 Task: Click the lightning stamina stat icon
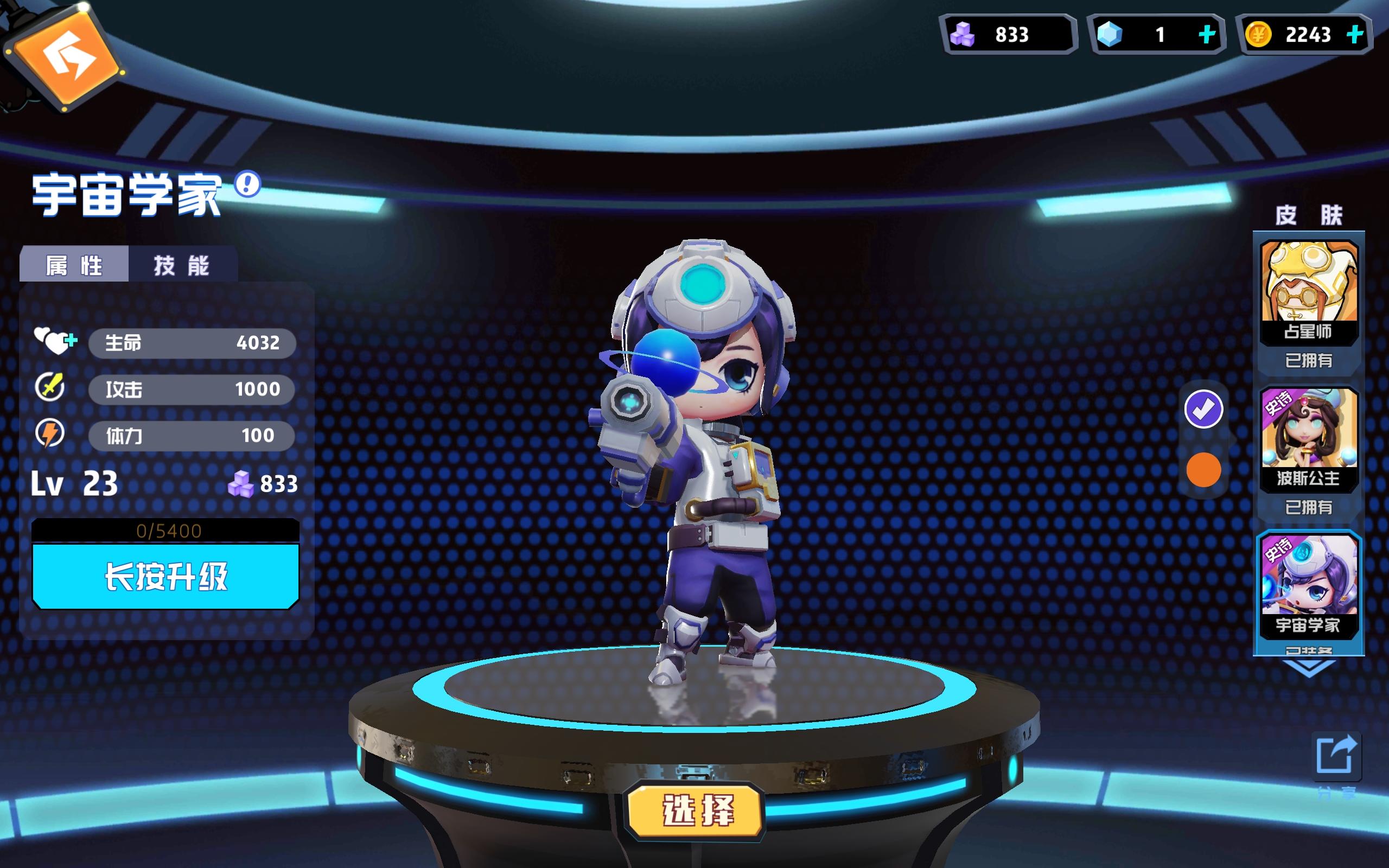tap(50, 435)
